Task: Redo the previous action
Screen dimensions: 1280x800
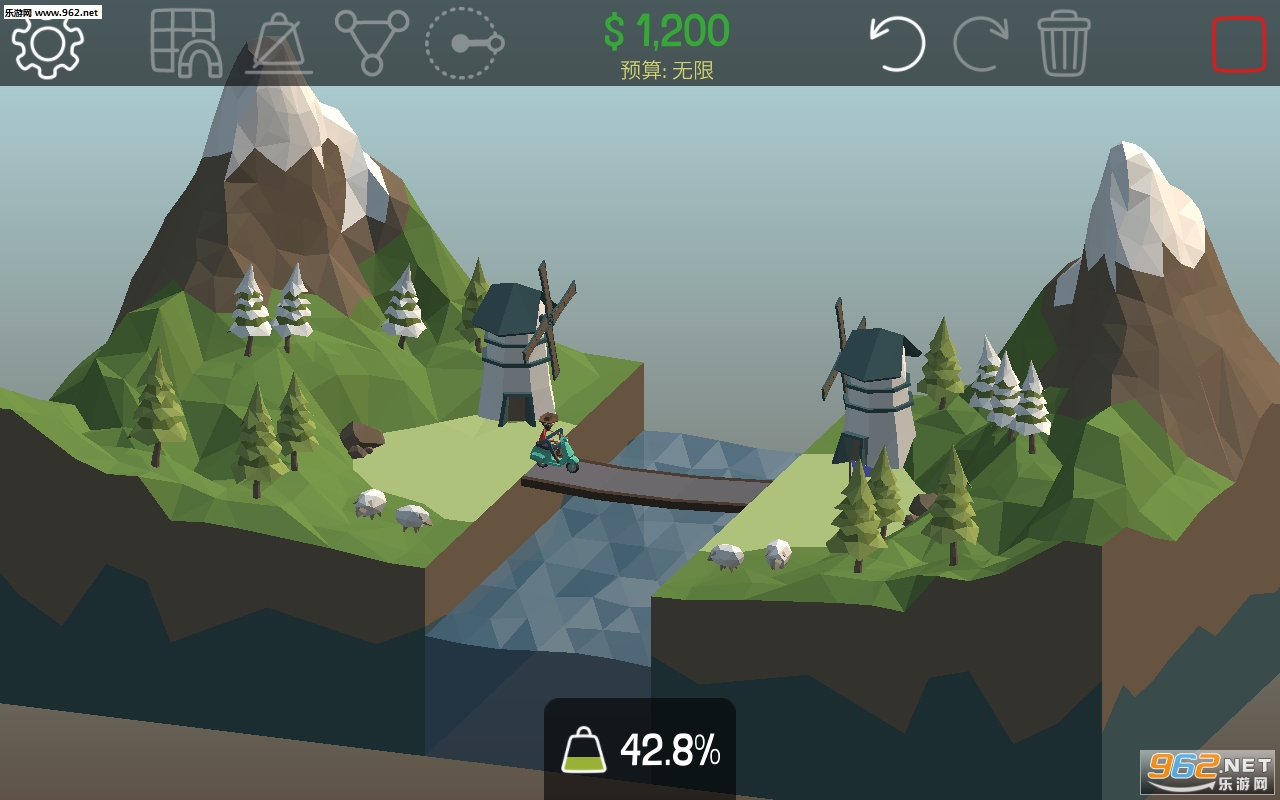Action: [x=980, y=43]
